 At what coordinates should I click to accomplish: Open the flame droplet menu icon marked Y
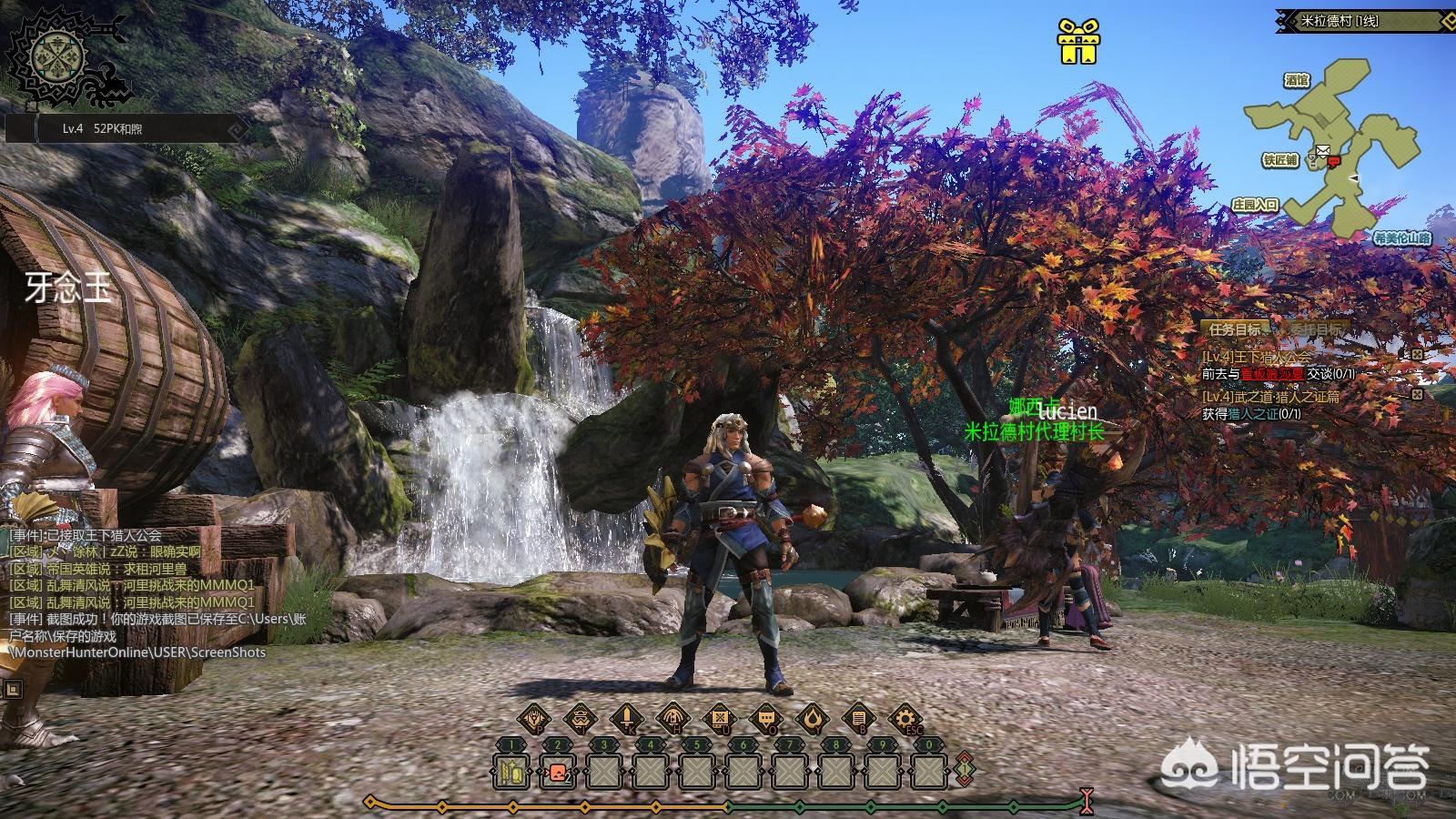tap(812, 720)
